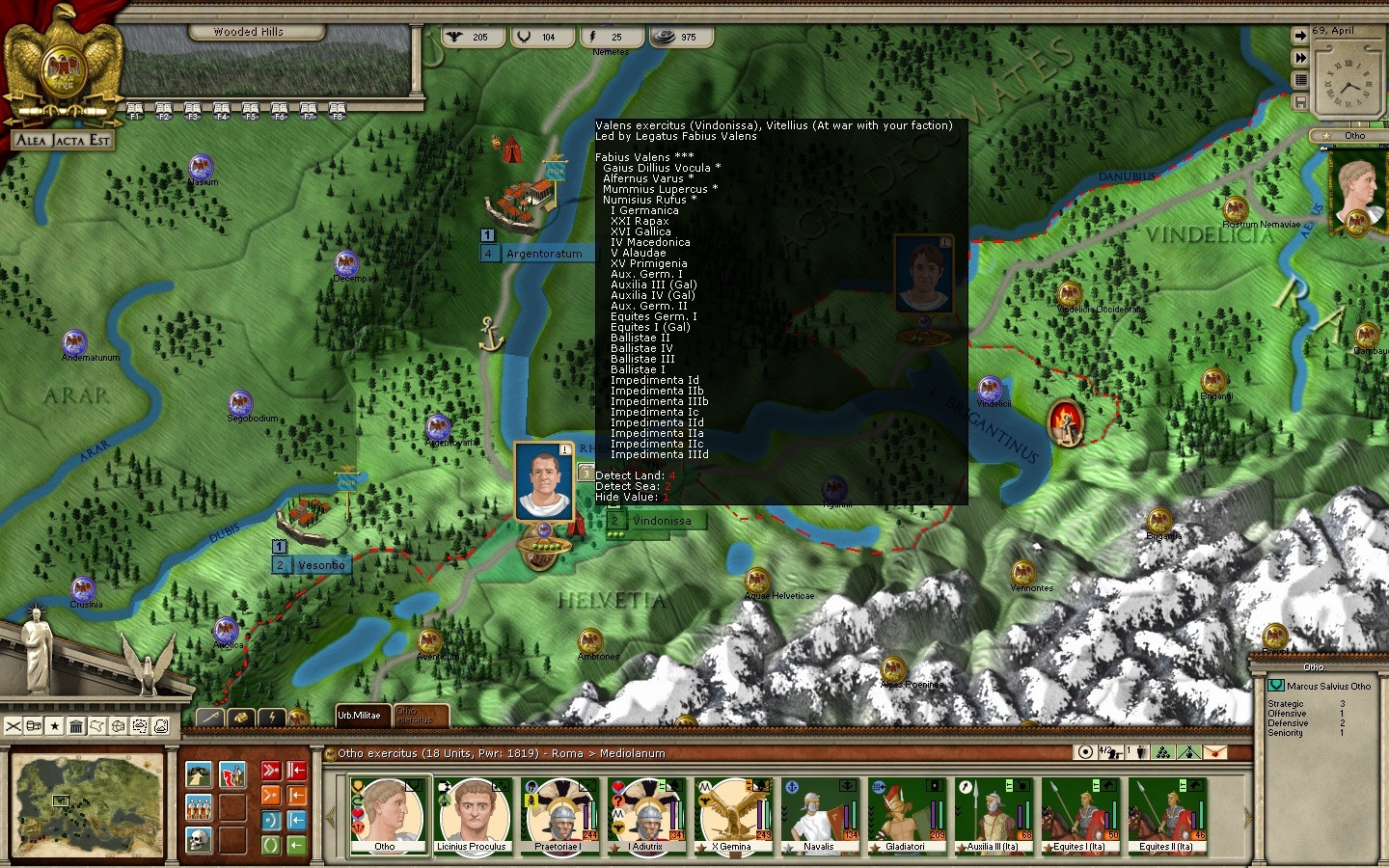Open the list menu button beside the clock
Image resolution: width=1389 pixels, height=868 pixels.
(x=1300, y=80)
